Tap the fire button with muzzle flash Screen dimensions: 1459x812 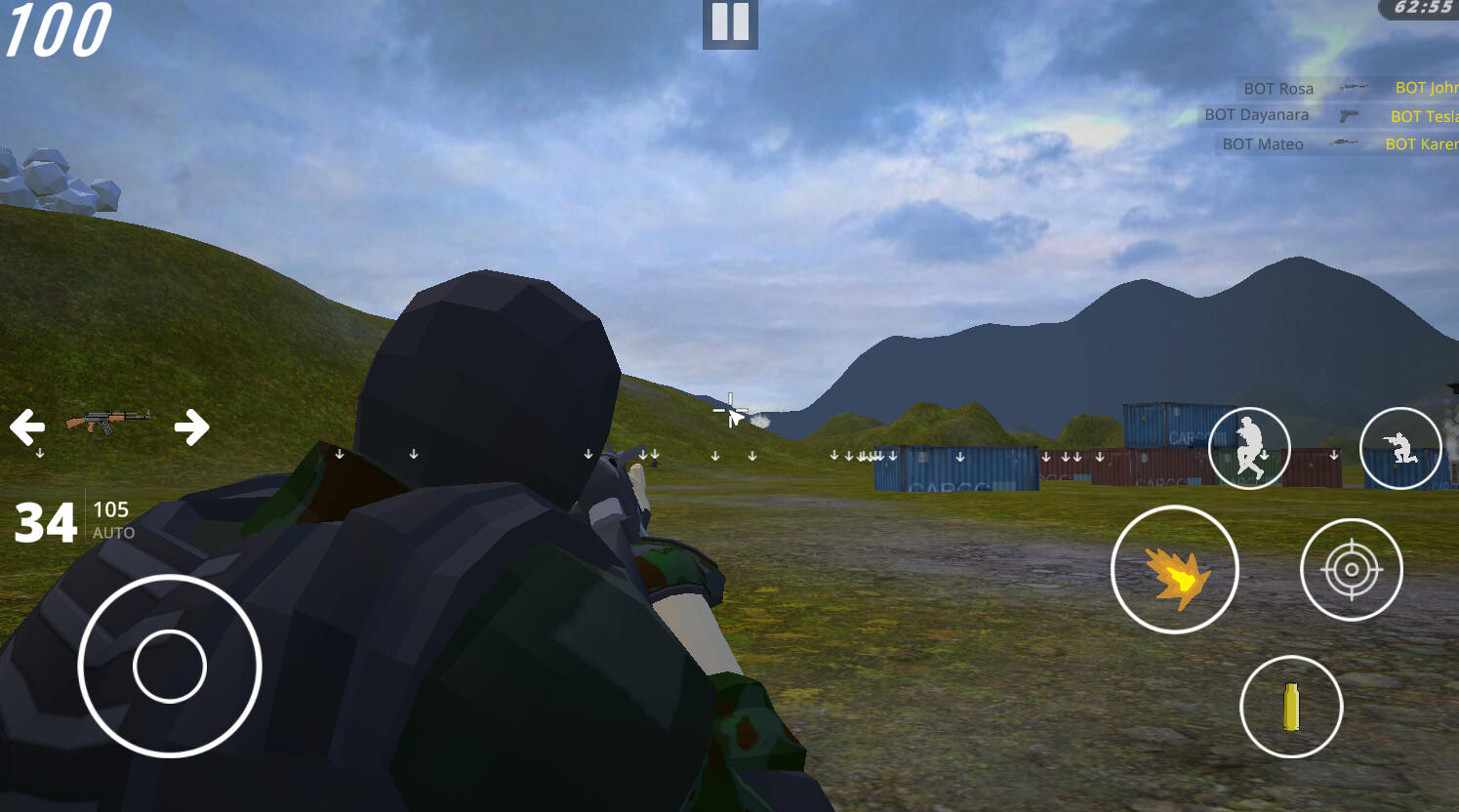[x=1174, y=570]
